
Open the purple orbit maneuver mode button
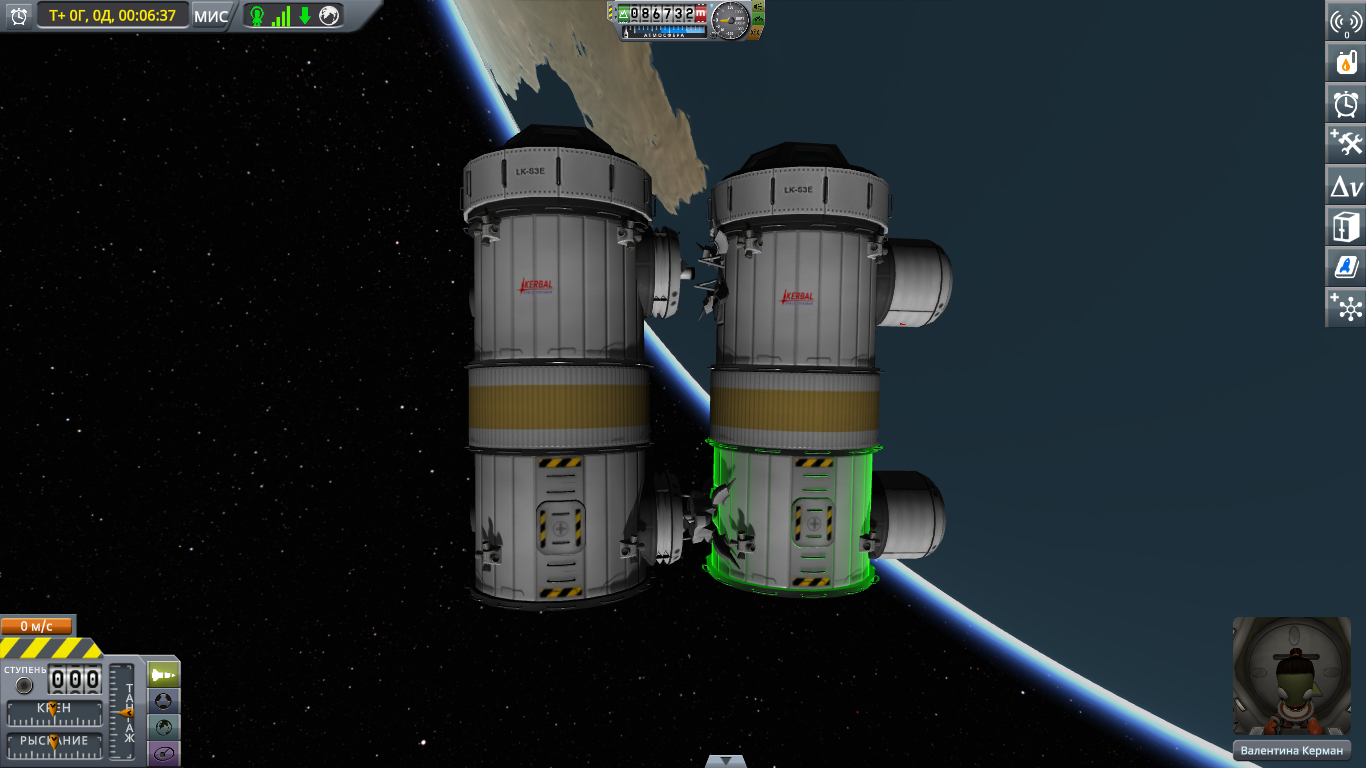[x=164, y=752]
